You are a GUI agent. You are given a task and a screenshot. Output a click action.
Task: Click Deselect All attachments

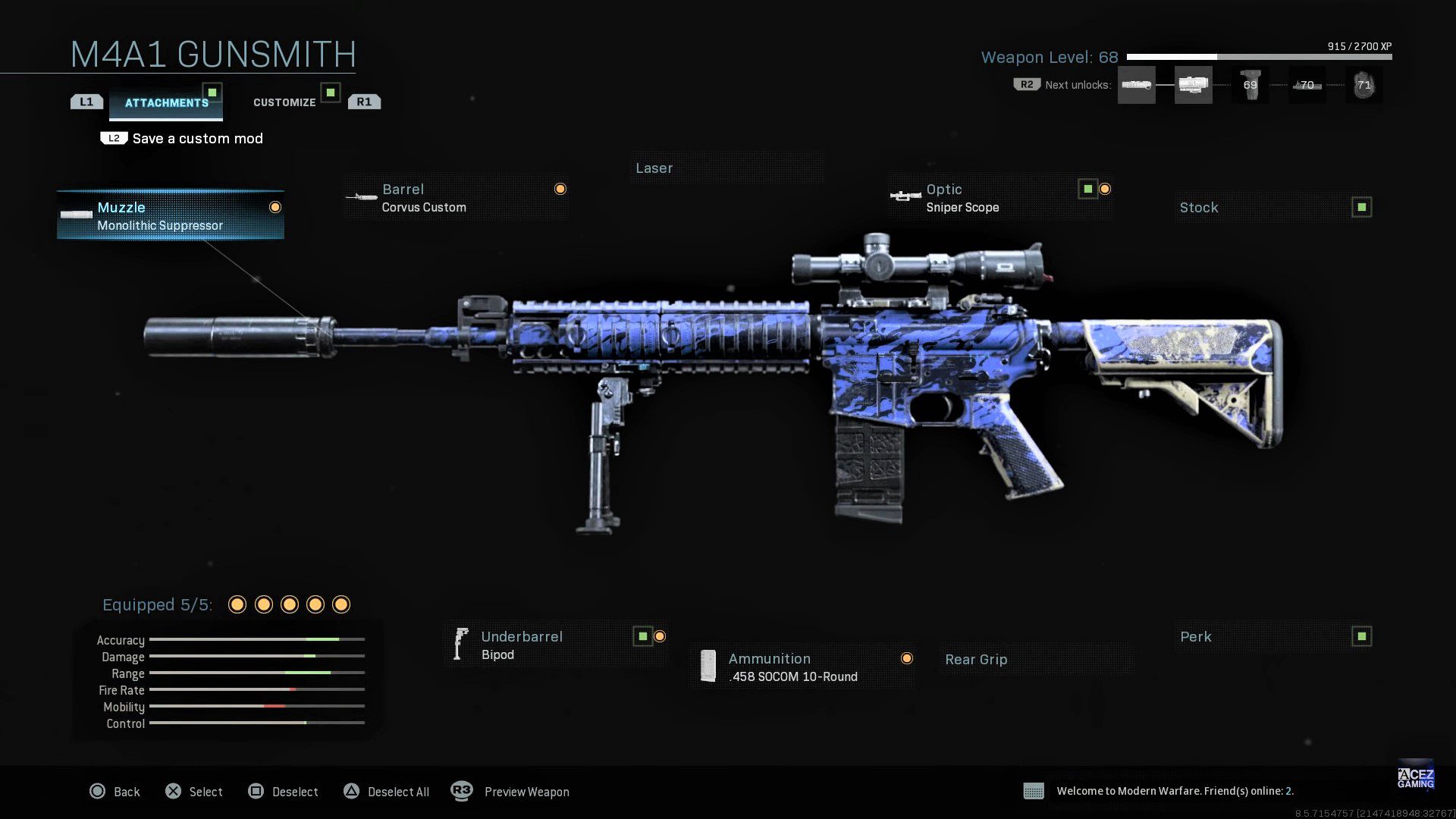(x=387, y=792)
